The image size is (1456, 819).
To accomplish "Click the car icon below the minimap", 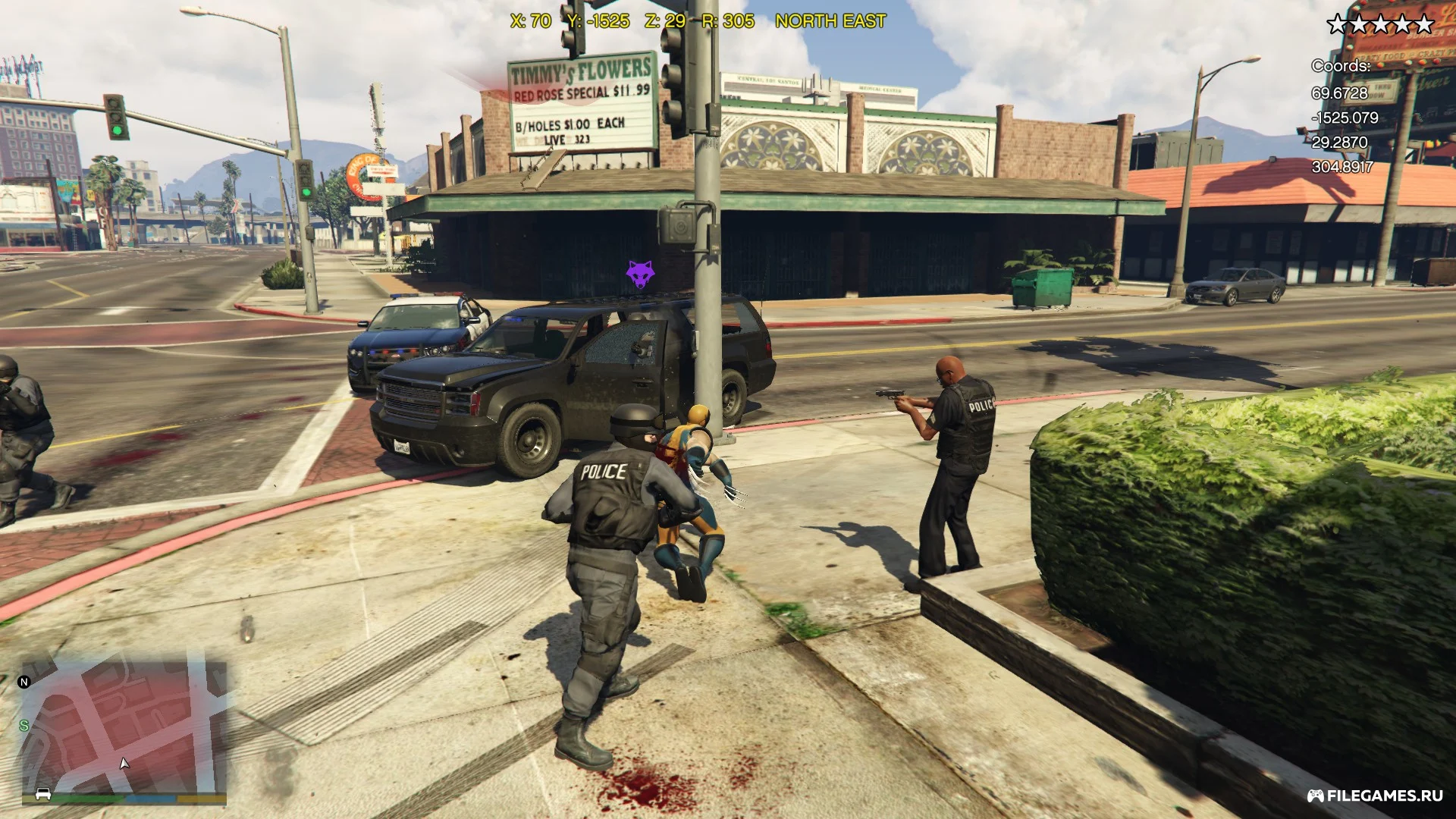I will pyautogui.click(x=43, y=794).
